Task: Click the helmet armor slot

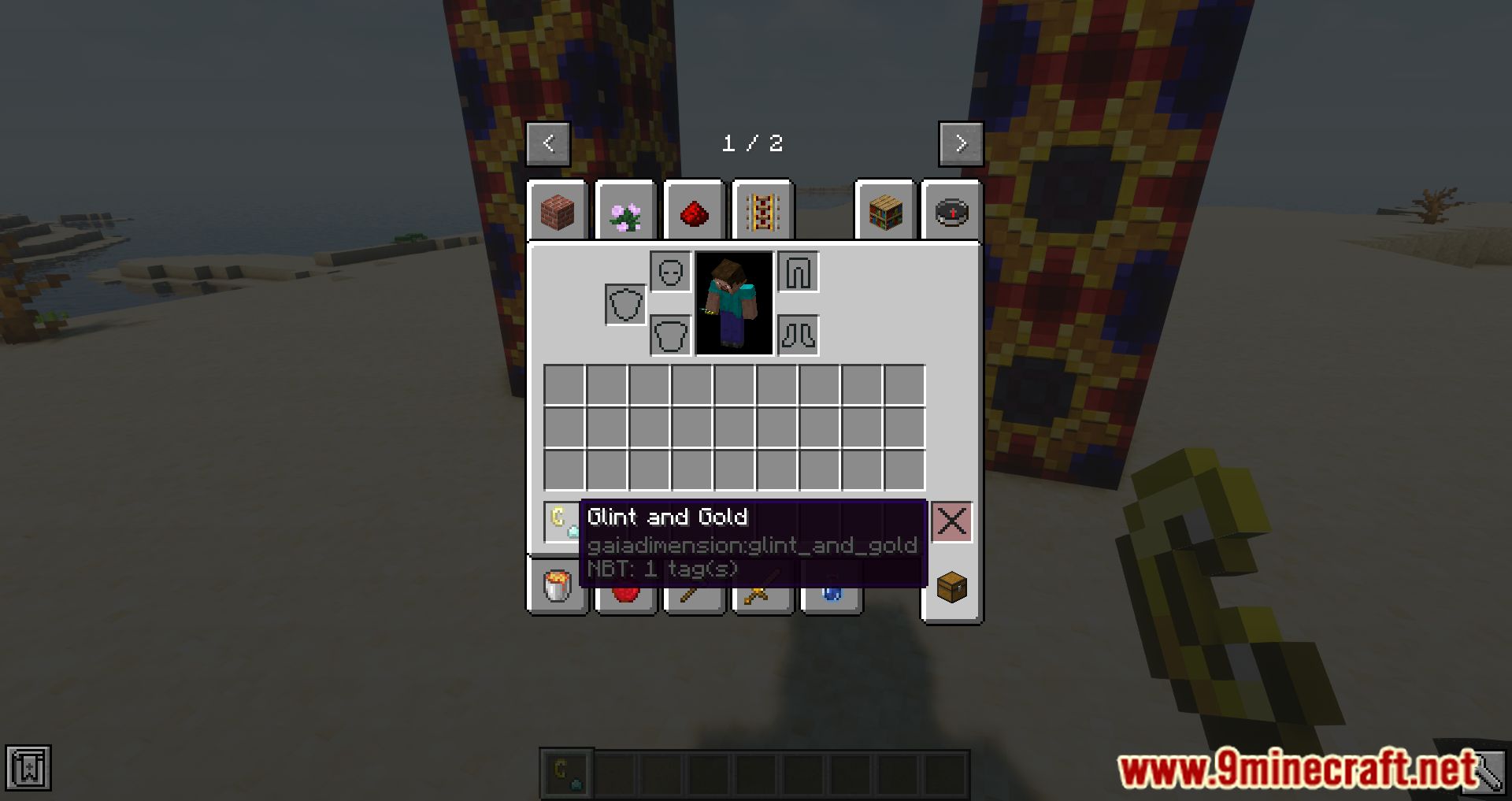Action: point(670,271)
